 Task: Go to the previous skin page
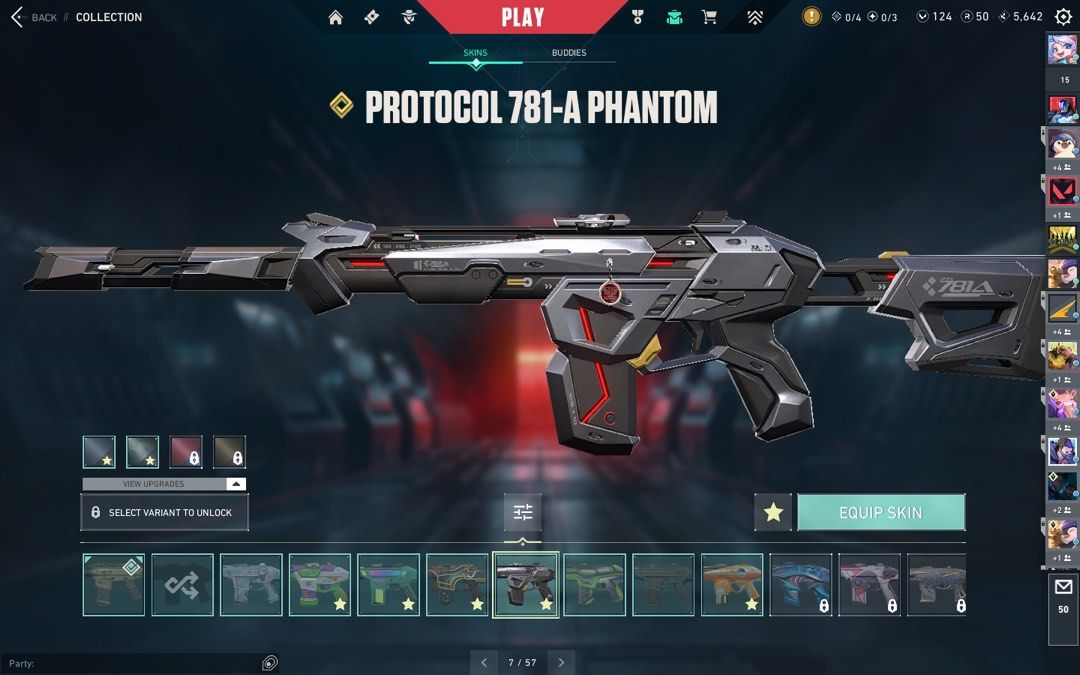click(x=484, y=662)
